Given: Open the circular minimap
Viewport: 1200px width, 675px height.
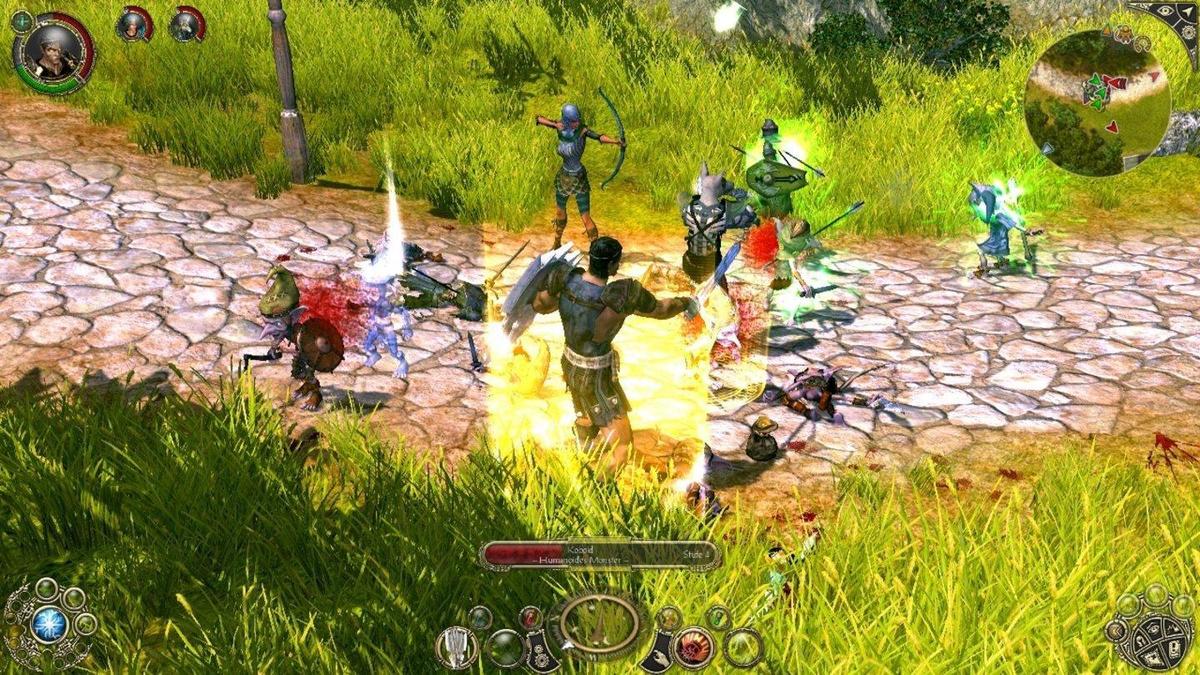Looking at the screenshot, I should (x=1097, y=102).
